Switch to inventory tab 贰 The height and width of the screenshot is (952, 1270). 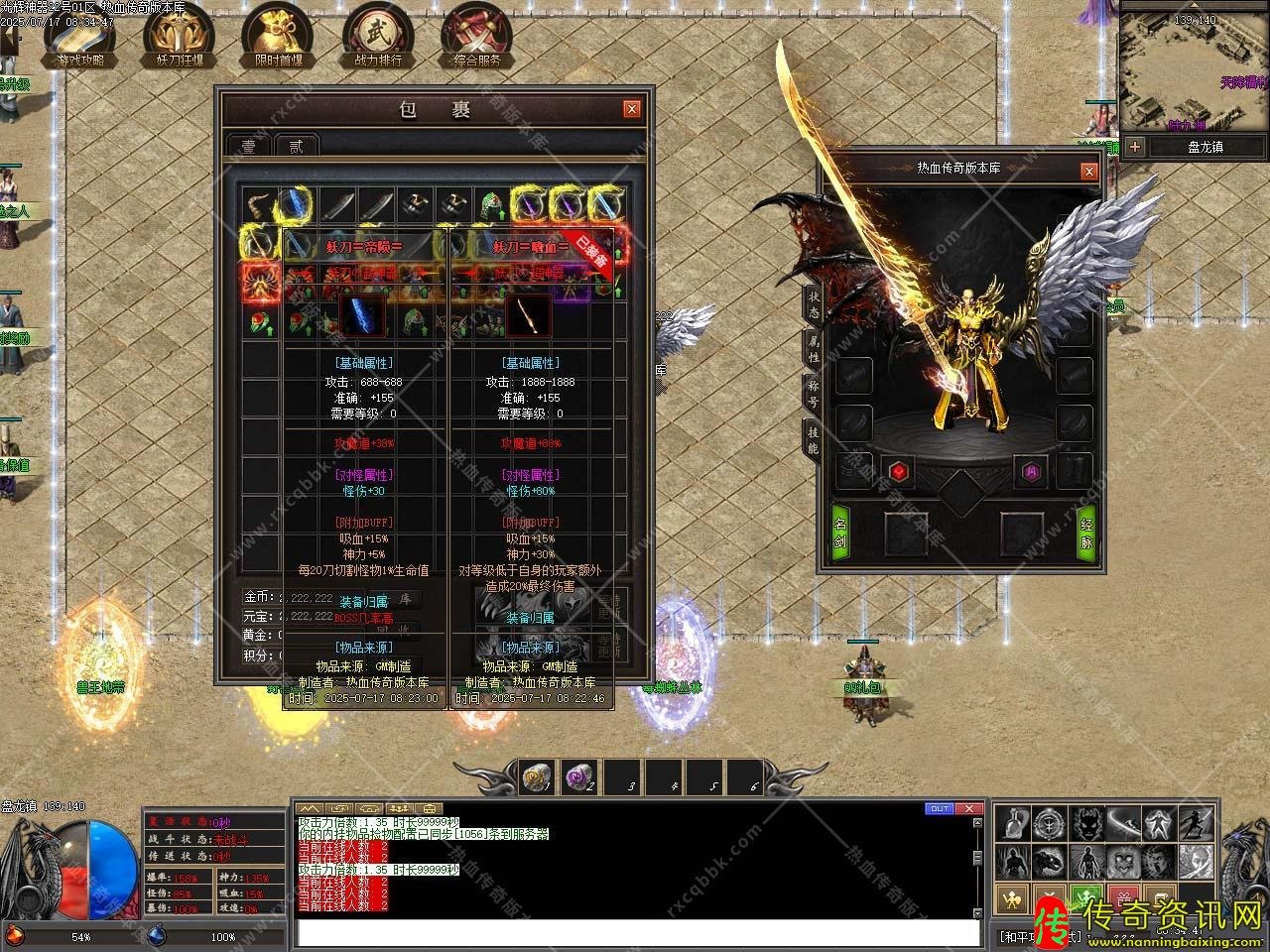[x=296, y=146]
